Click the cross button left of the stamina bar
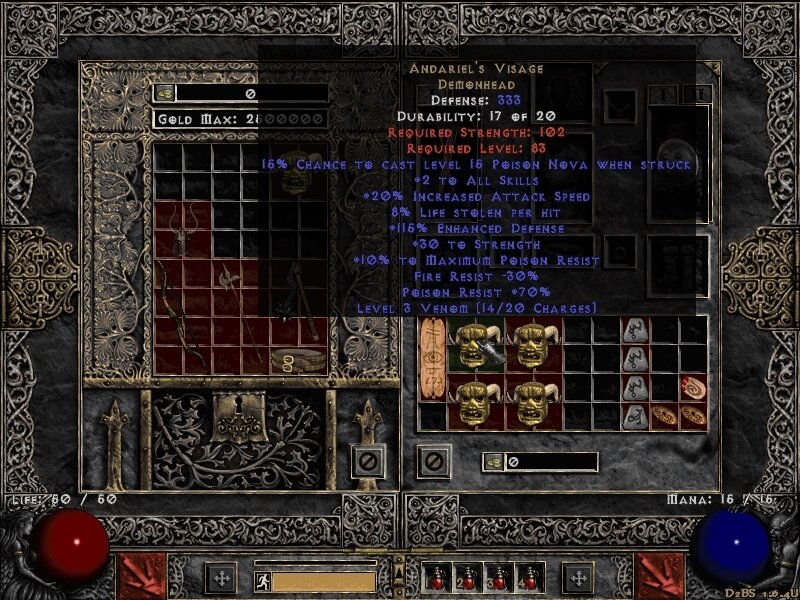 tap(221, 577)
